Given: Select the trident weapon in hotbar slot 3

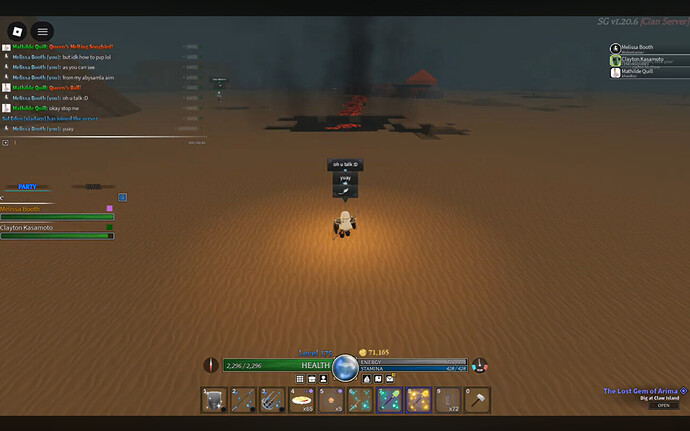Looking at the screenshot, I should pos(273,400).
